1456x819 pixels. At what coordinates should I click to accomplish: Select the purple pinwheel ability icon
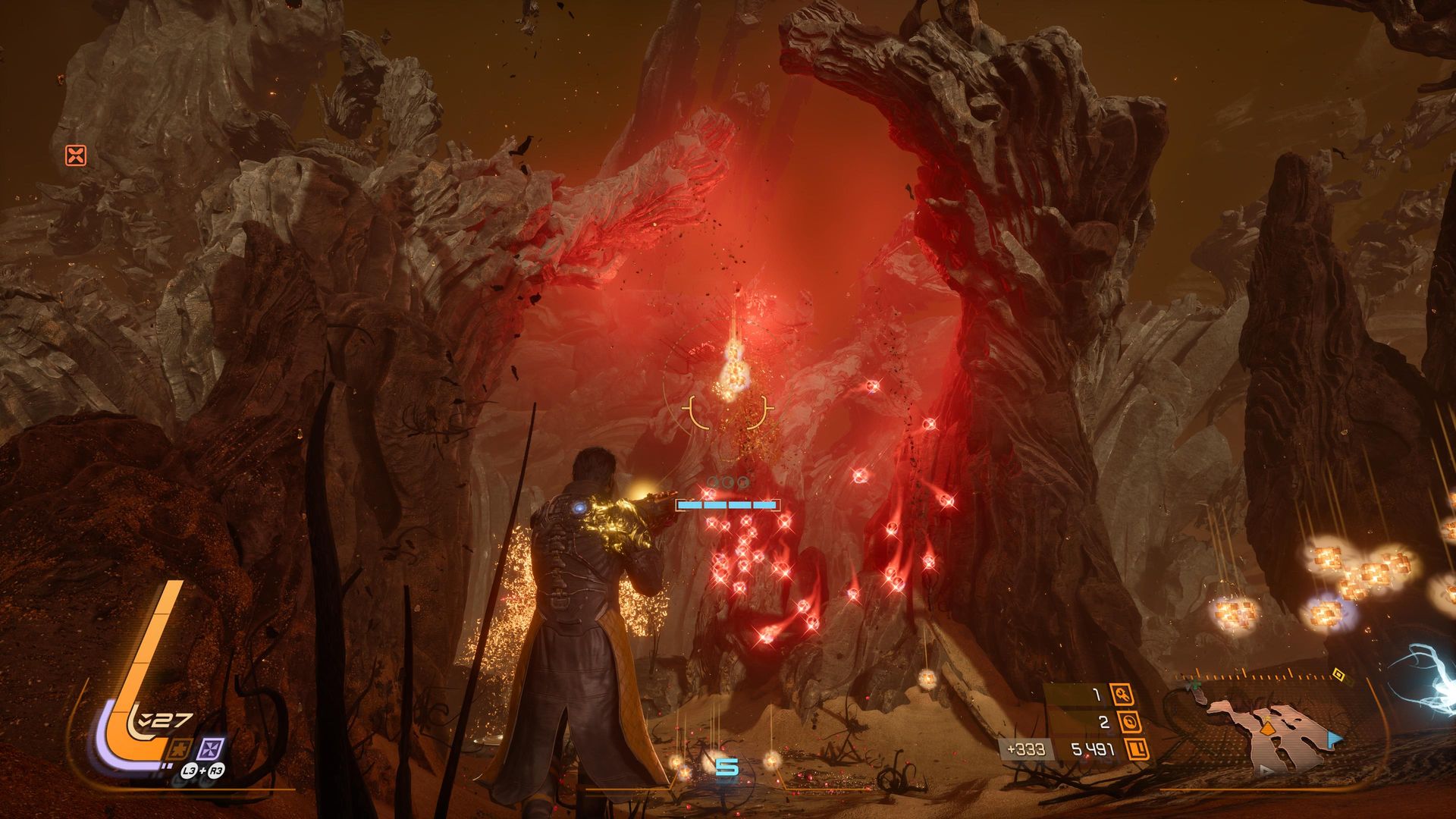(x=210, y=749)
